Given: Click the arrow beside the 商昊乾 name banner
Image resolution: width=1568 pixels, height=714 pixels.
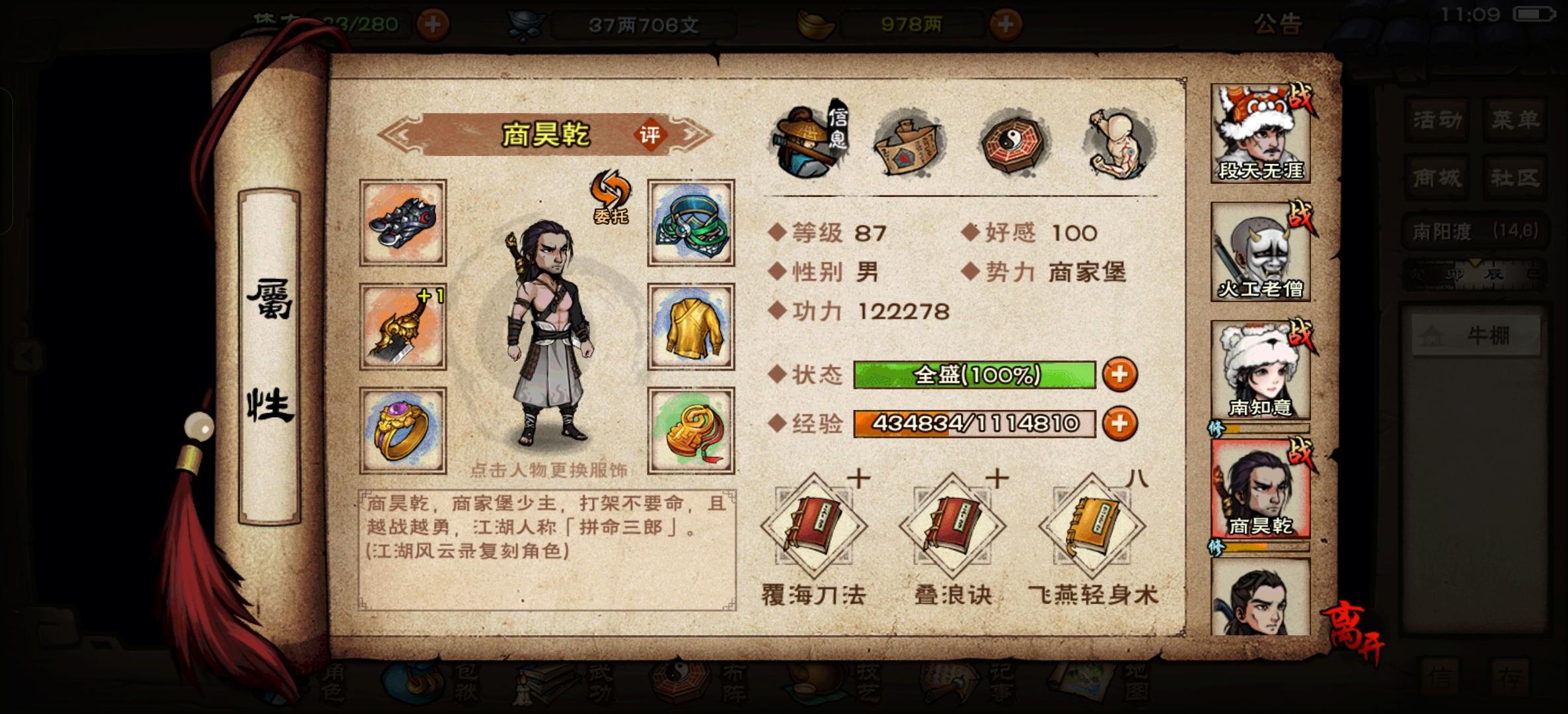Looking at the screenshot, I should pos(404,134).
